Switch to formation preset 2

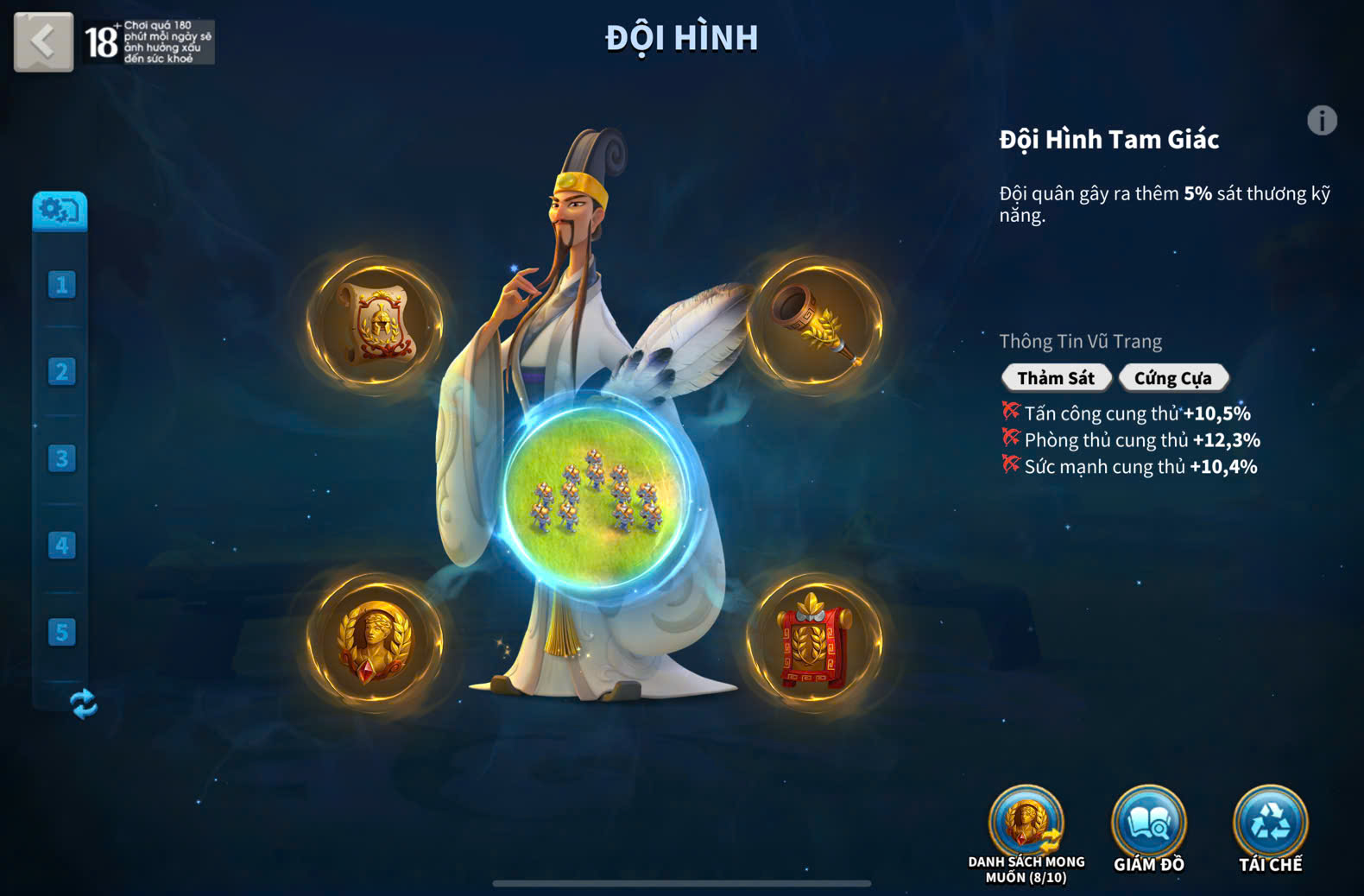61,372
